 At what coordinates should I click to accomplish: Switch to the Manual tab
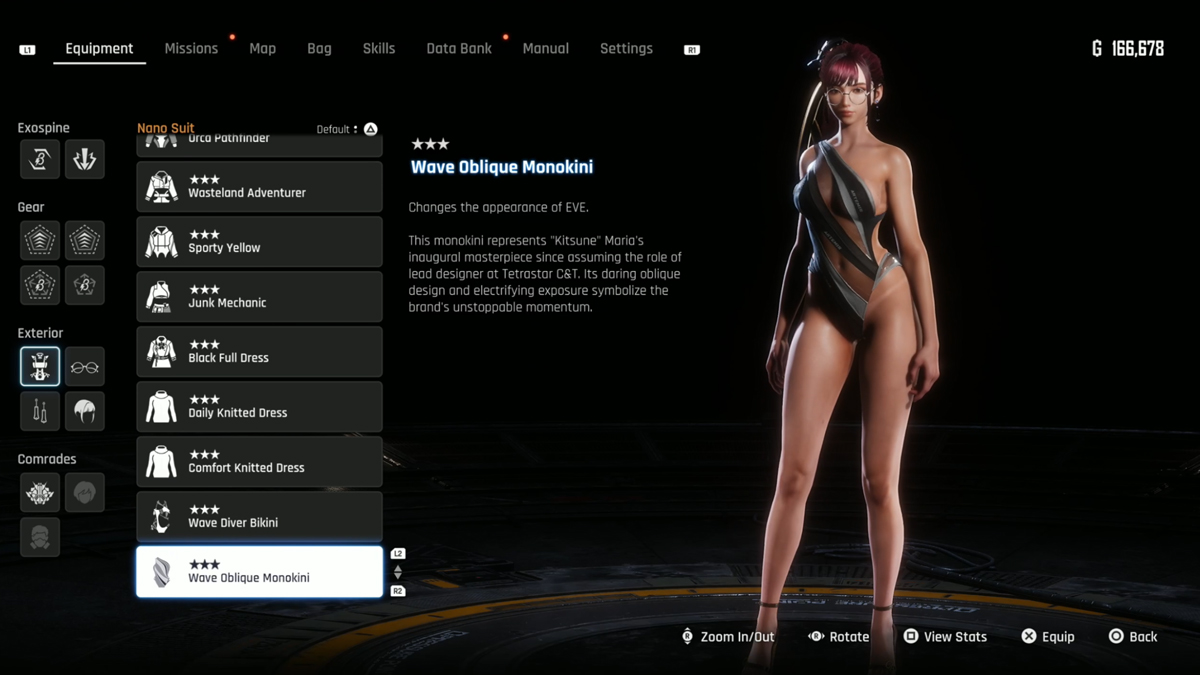click(x=545, y=48)
